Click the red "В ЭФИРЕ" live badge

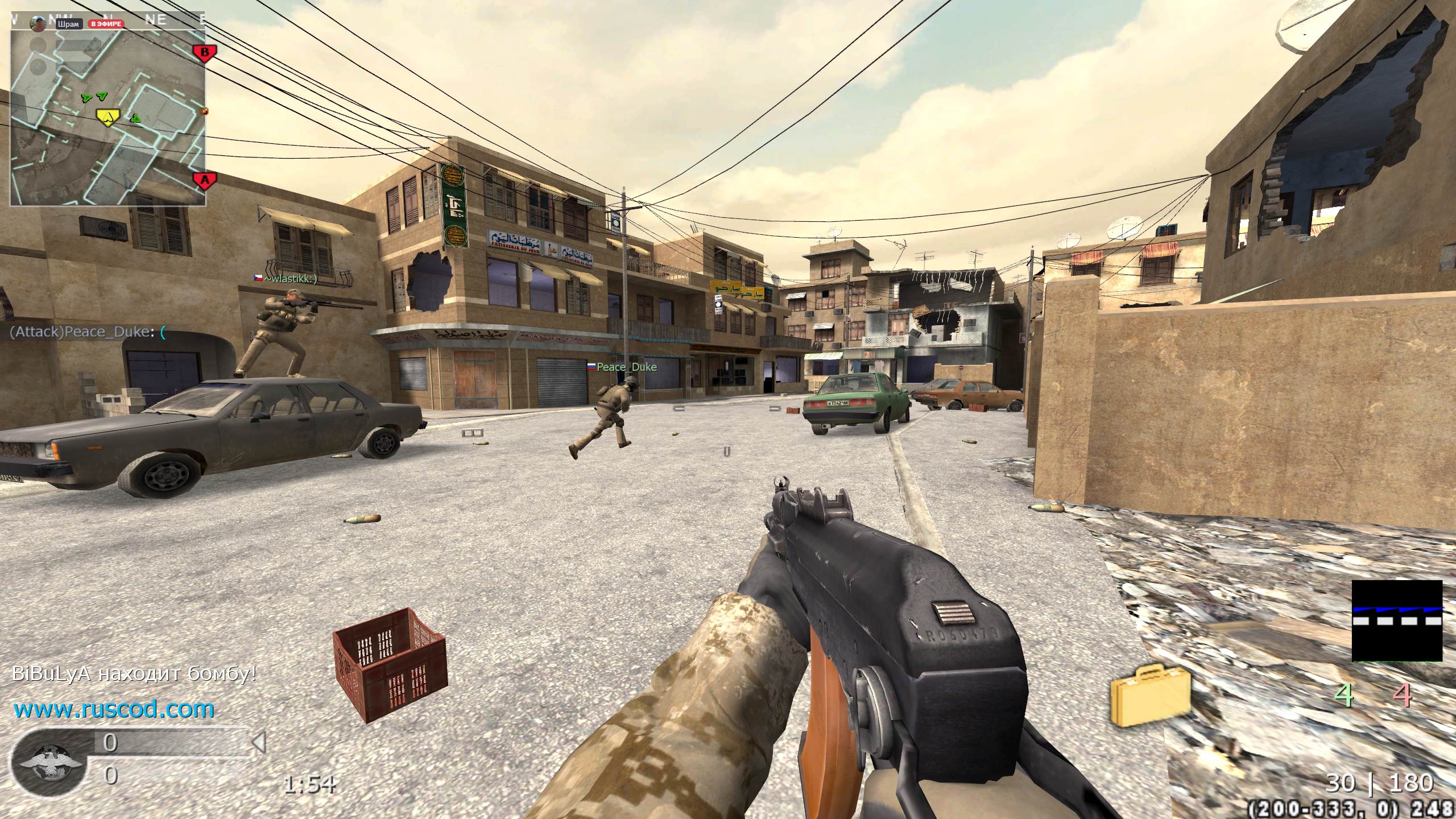coord(106,24)
